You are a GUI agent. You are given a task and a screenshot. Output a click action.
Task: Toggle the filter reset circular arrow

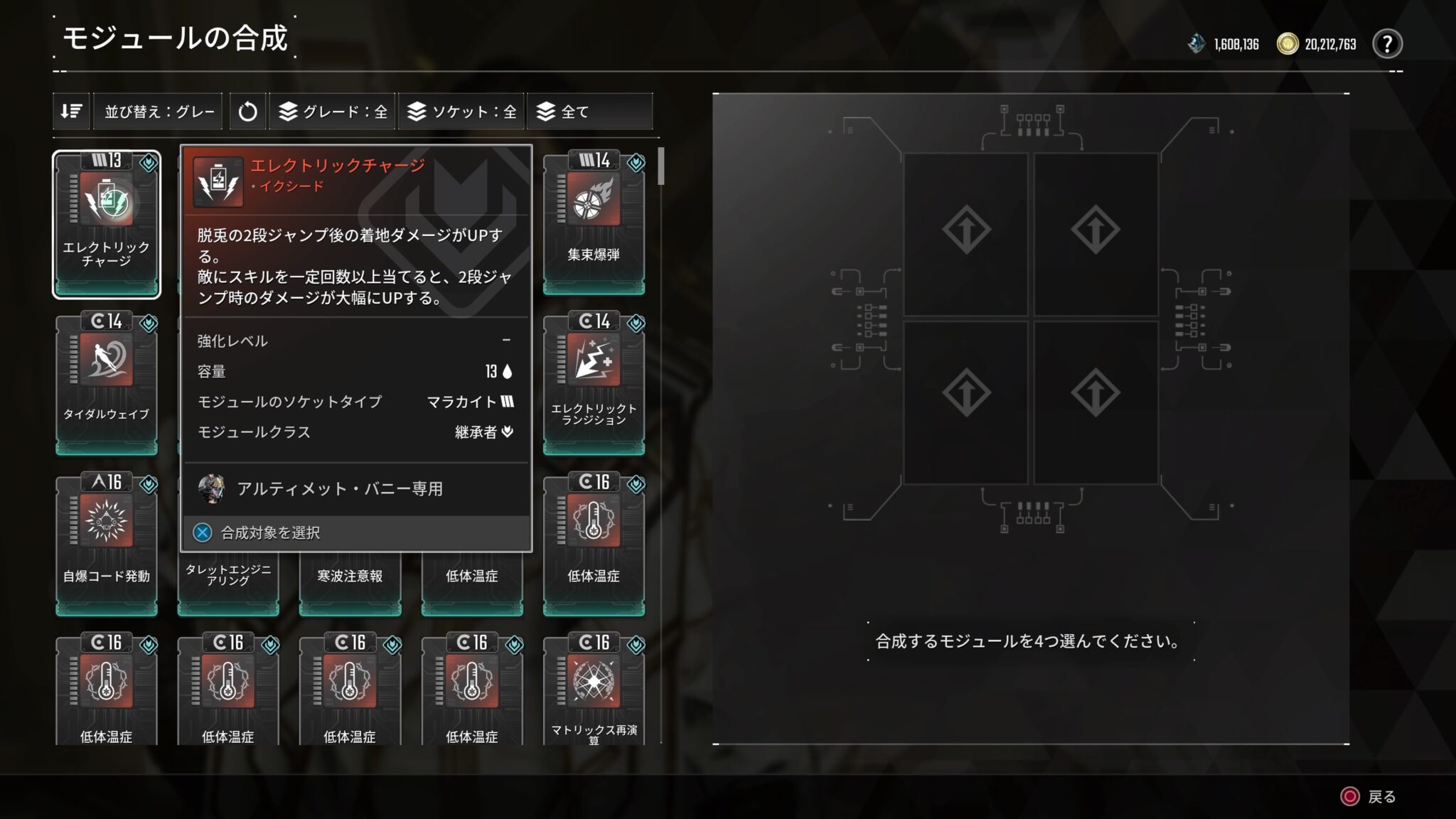point(247,111)
